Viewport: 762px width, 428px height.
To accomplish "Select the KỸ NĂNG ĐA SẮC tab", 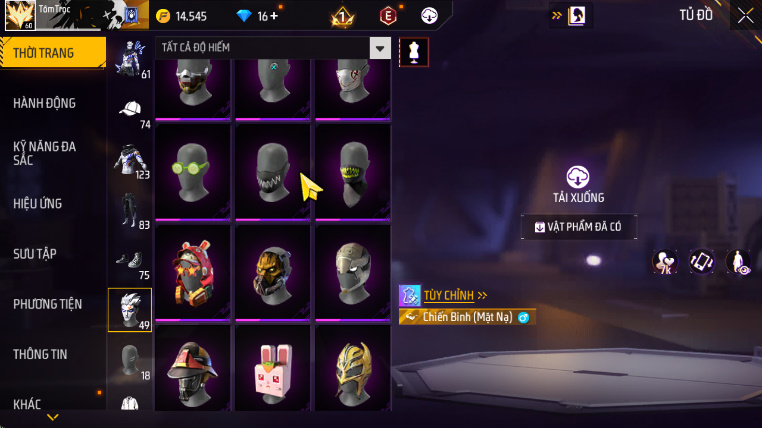I will coord(44,153).
